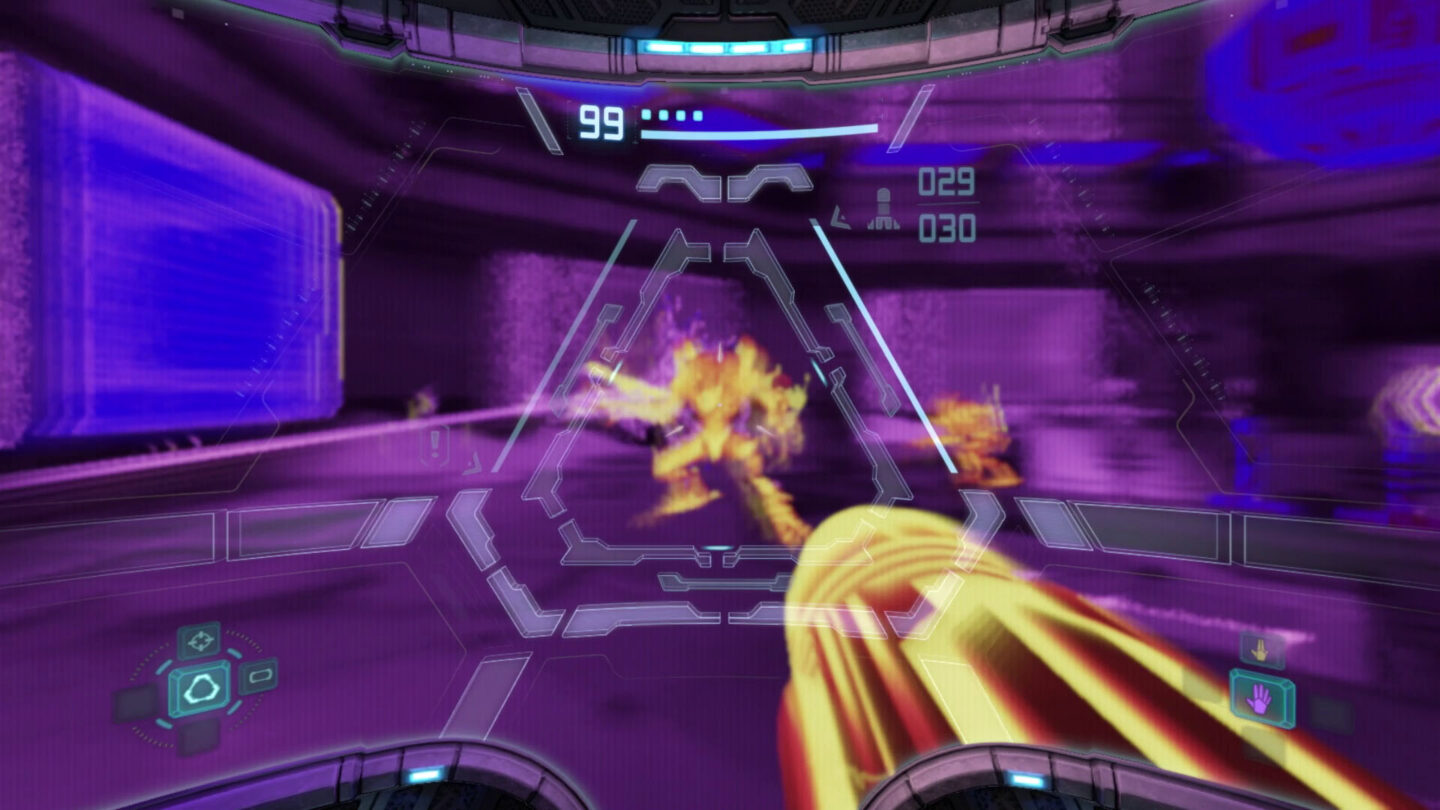Click the missile icon beside the ammo counter
This screenshot has width=1440, height=810.
pyautogui.click(x=884, y=207)
